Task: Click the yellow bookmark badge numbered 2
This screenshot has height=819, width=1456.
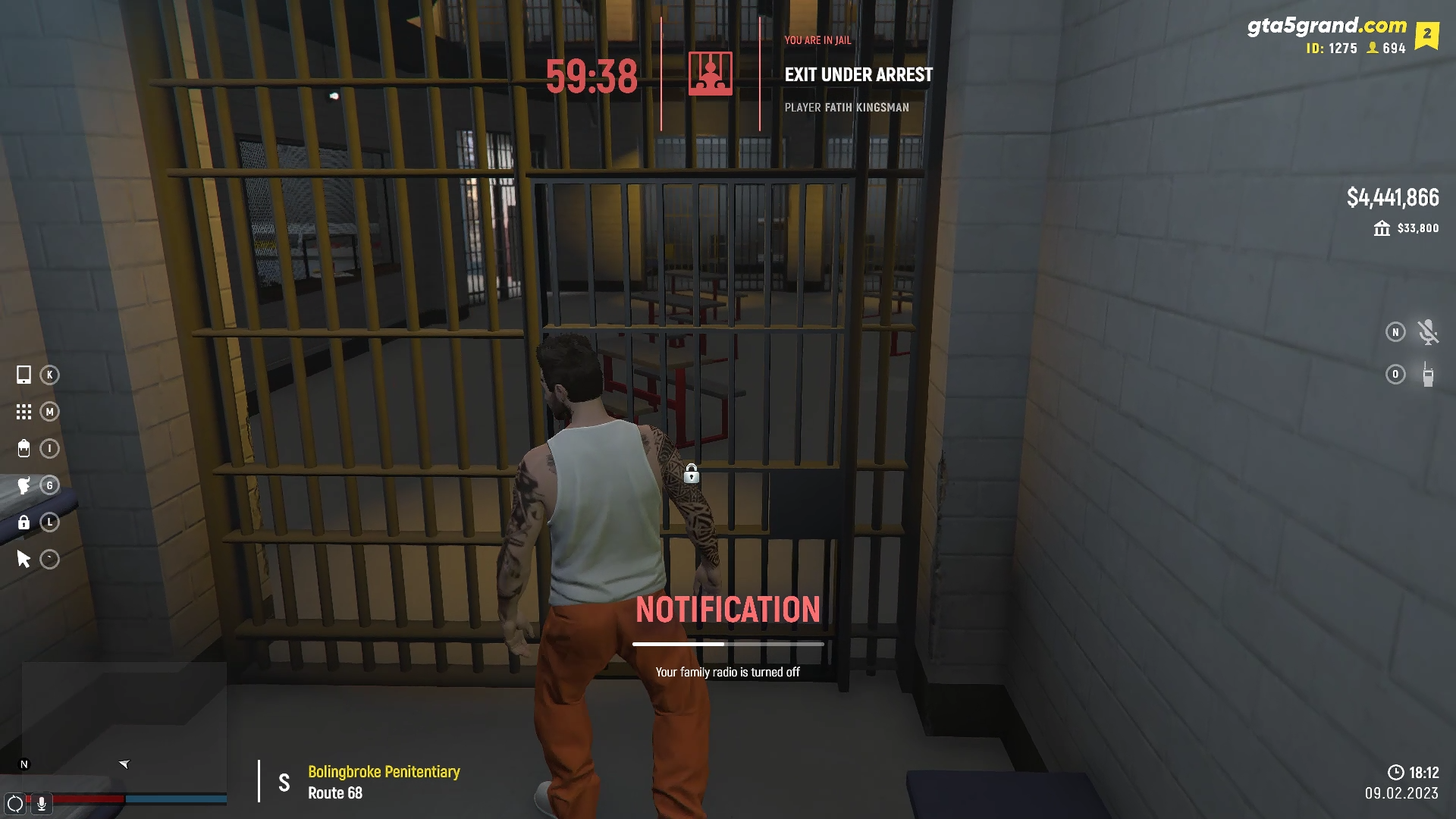Action: pos(1426,35)
